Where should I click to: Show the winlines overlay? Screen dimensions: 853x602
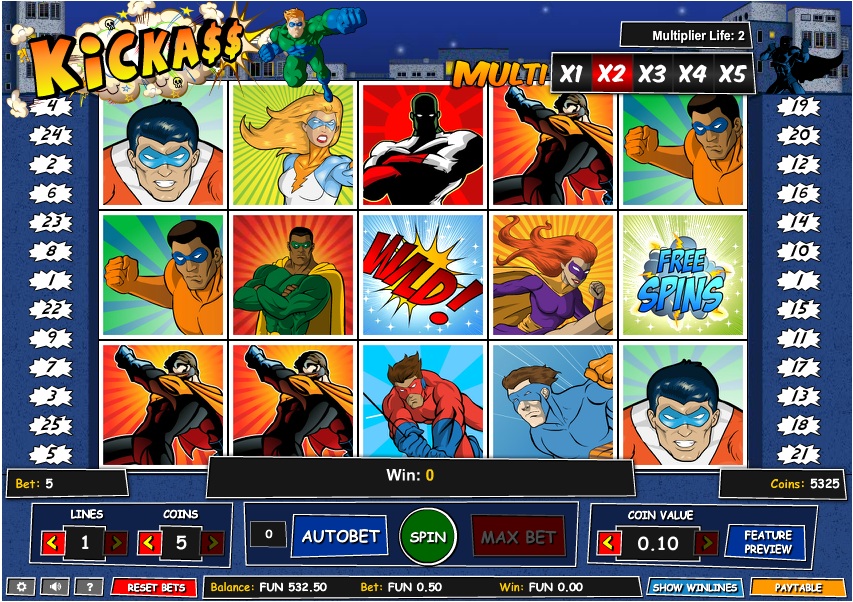tap(693, 587)
